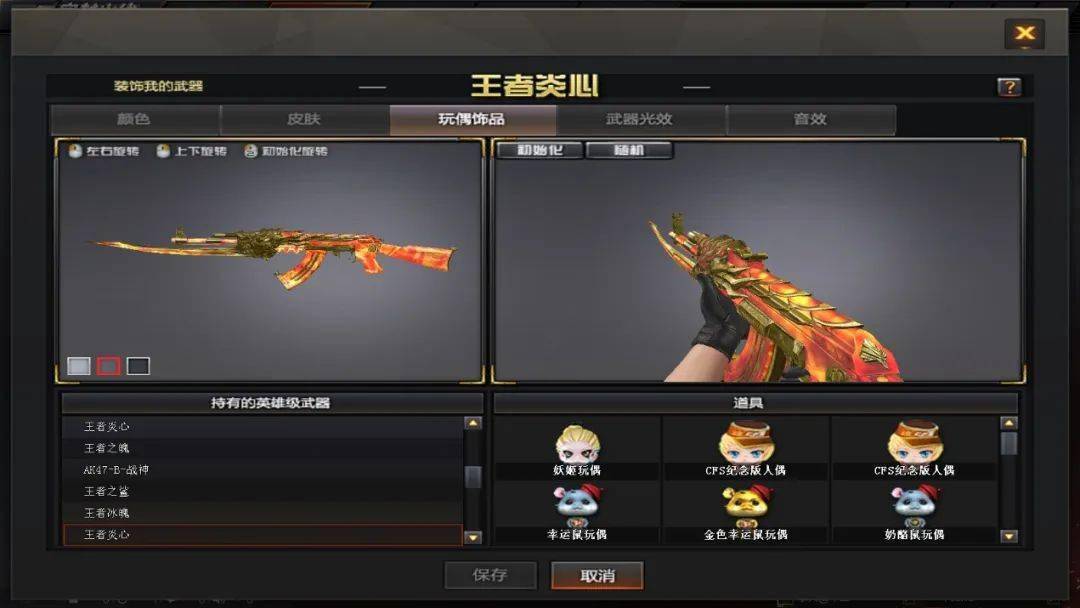Open the question mark help button
Image resolution: width=1080 pixels, height=608 pixels.
1009,87
